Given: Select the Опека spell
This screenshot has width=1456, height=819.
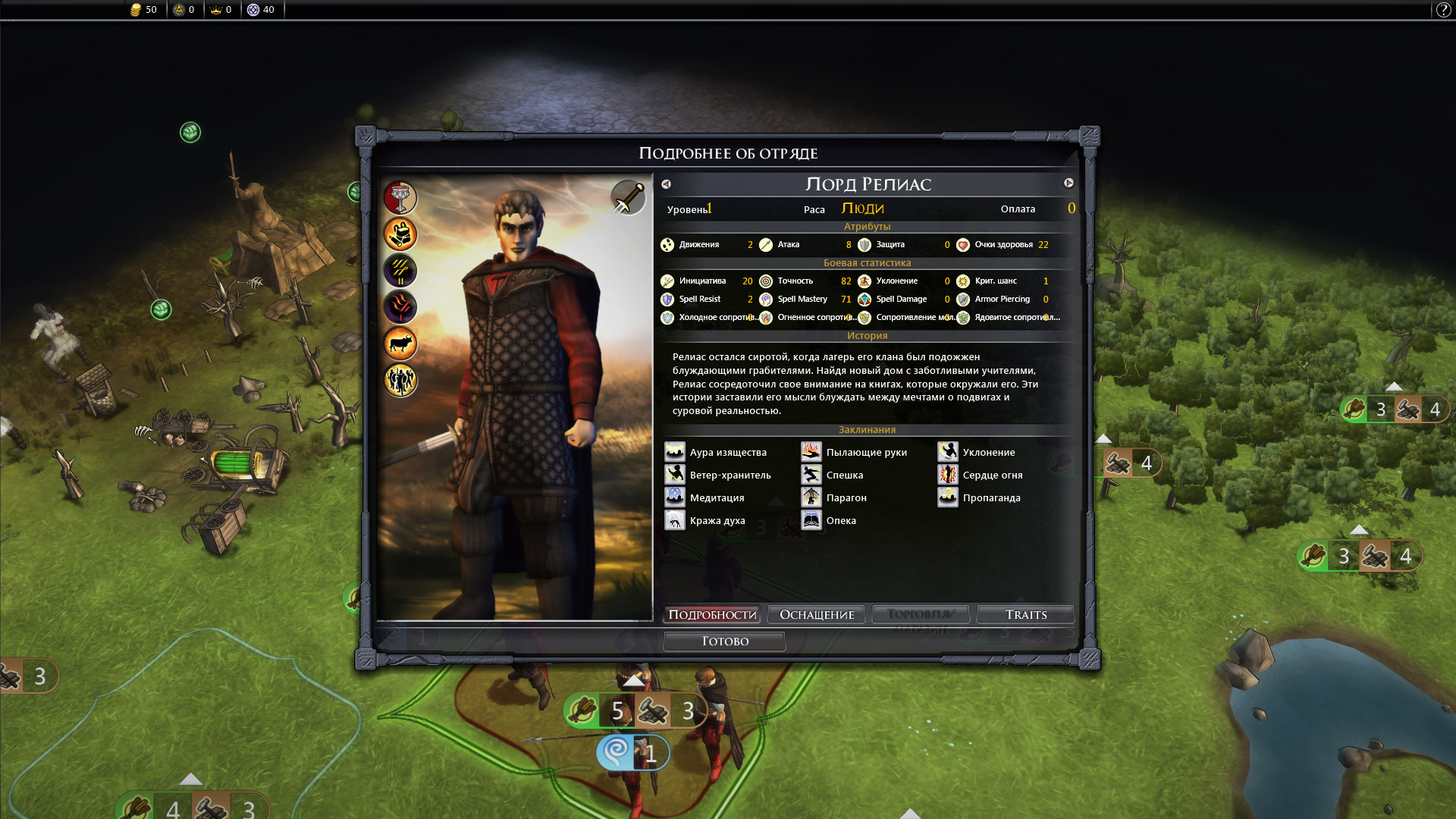Looking at the screenshot, I should 830,521.
